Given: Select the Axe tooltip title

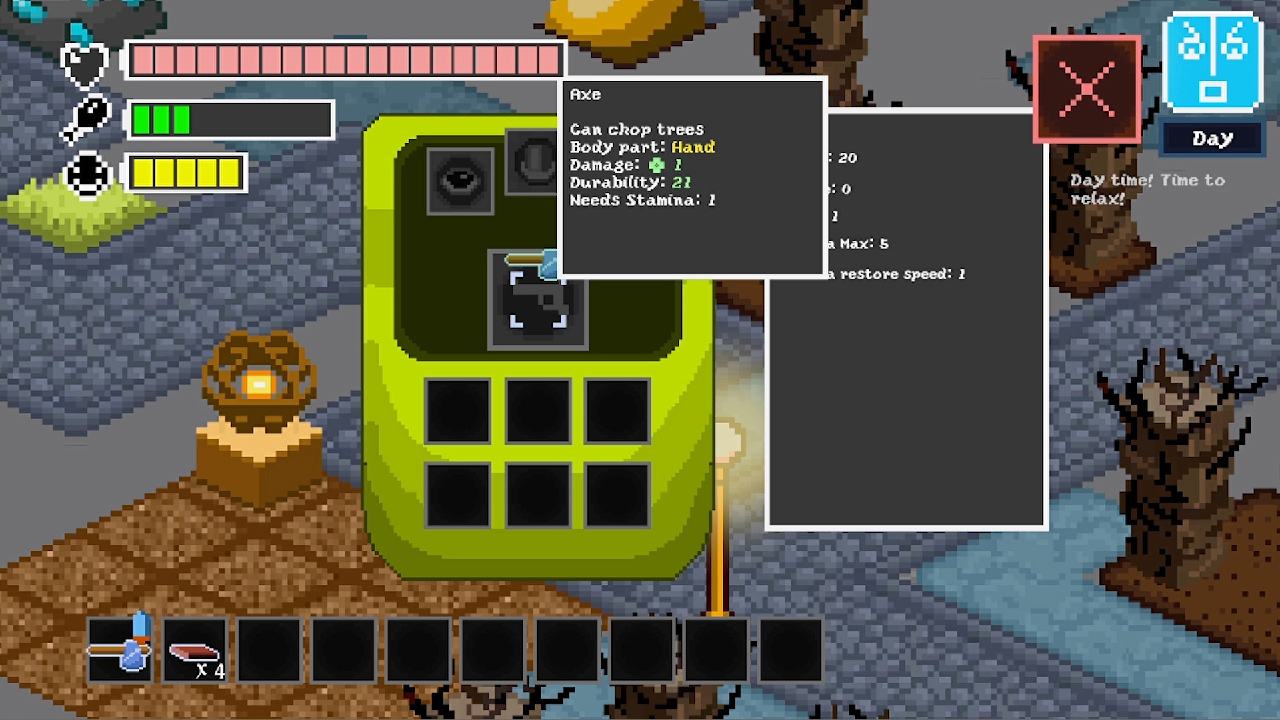Looking at the screenshot, I should point(585,94).
